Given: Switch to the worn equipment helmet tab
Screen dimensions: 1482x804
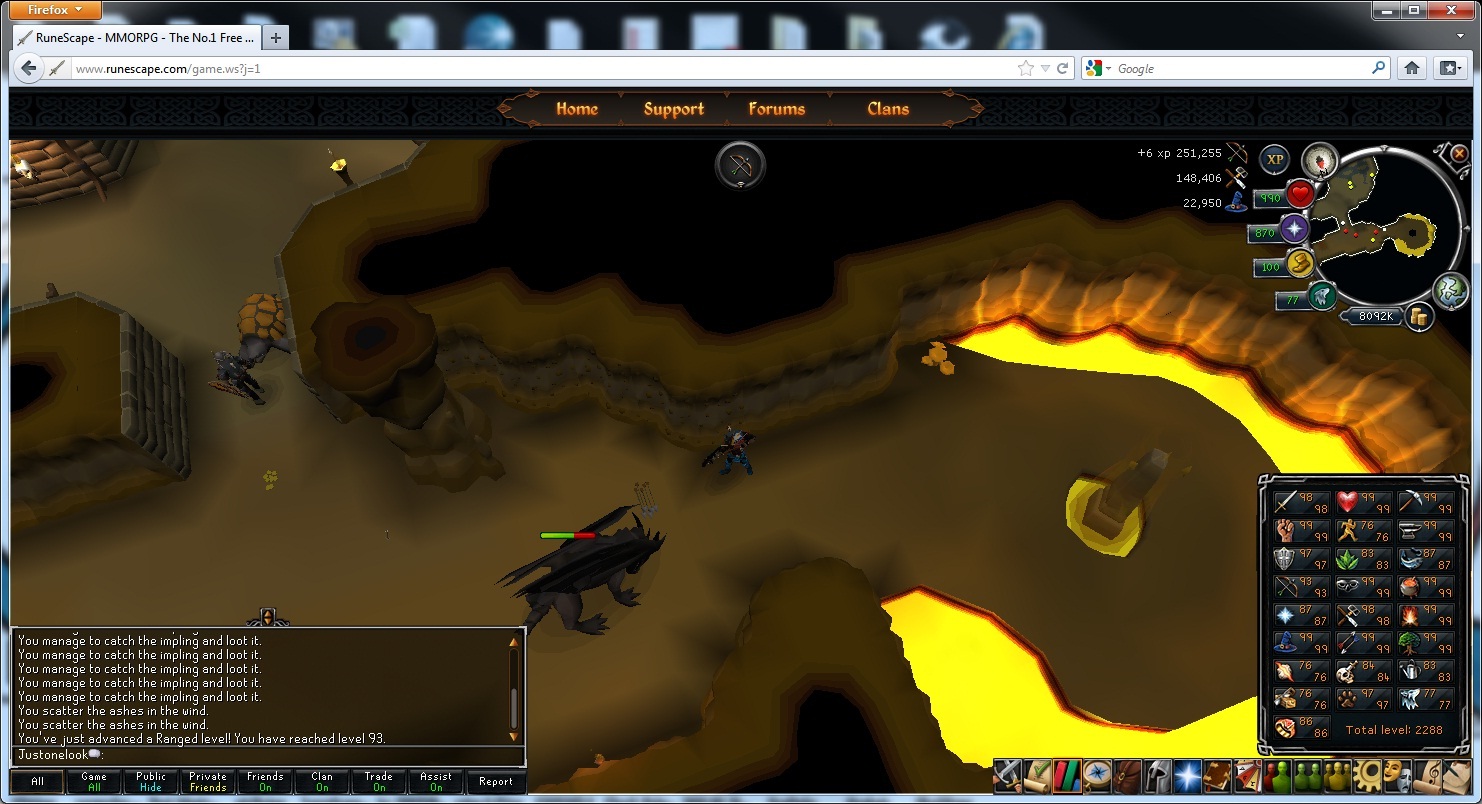Looking at the screenshot, I should (1158, 776).
